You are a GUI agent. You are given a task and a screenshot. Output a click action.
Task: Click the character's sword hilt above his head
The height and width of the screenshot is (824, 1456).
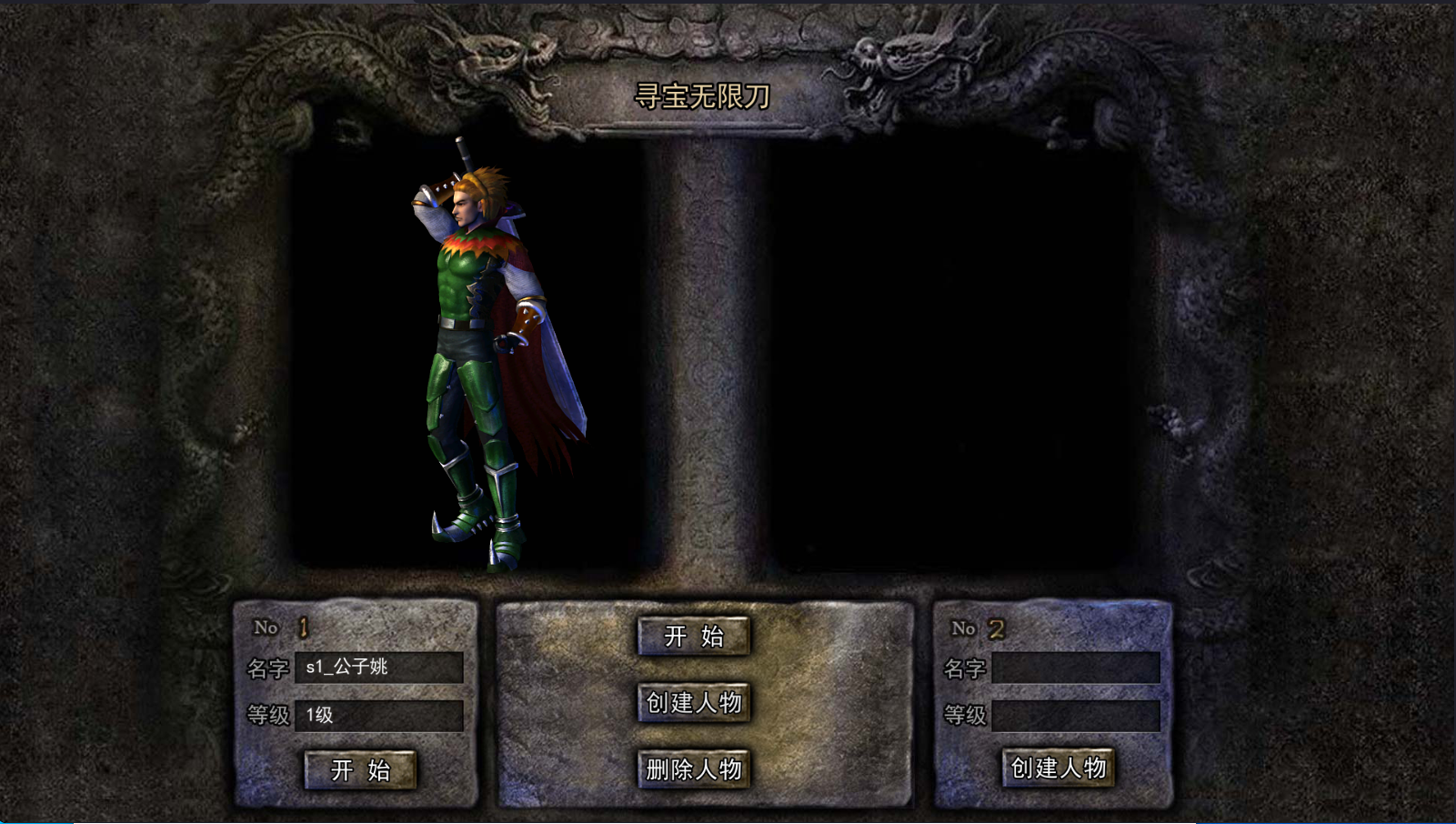(465, 155)
